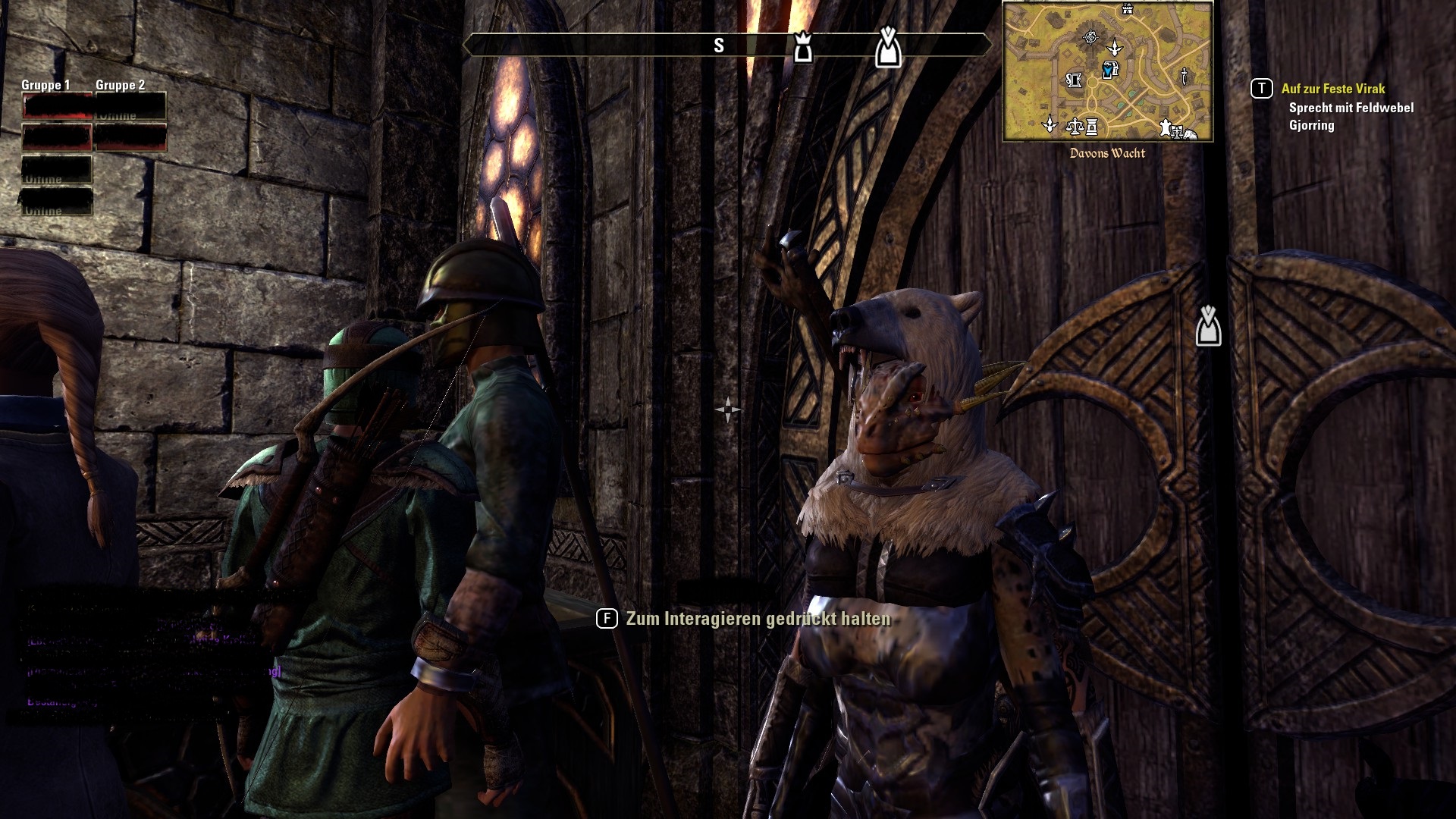Select the first Gruppe 2 member frame

(130, 106)
